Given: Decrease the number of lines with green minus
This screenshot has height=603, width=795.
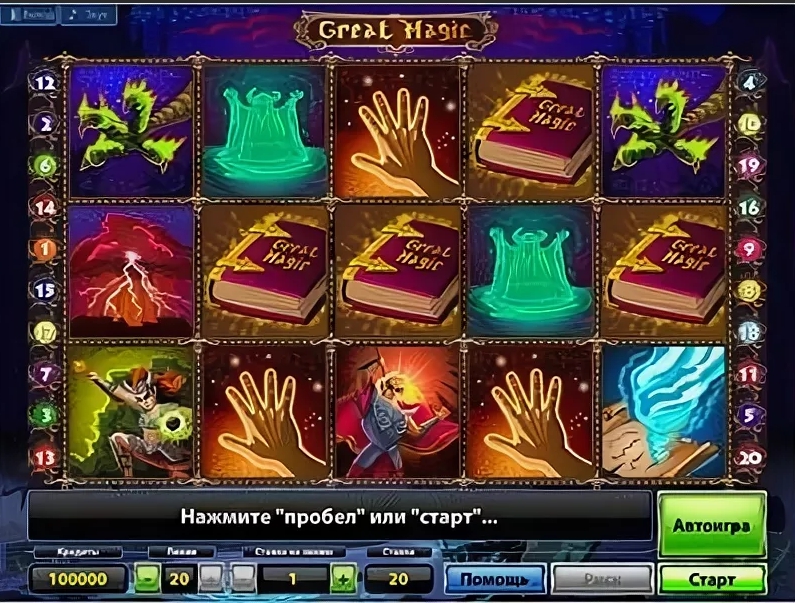Looking at the screenshot, I should point(147,579).
